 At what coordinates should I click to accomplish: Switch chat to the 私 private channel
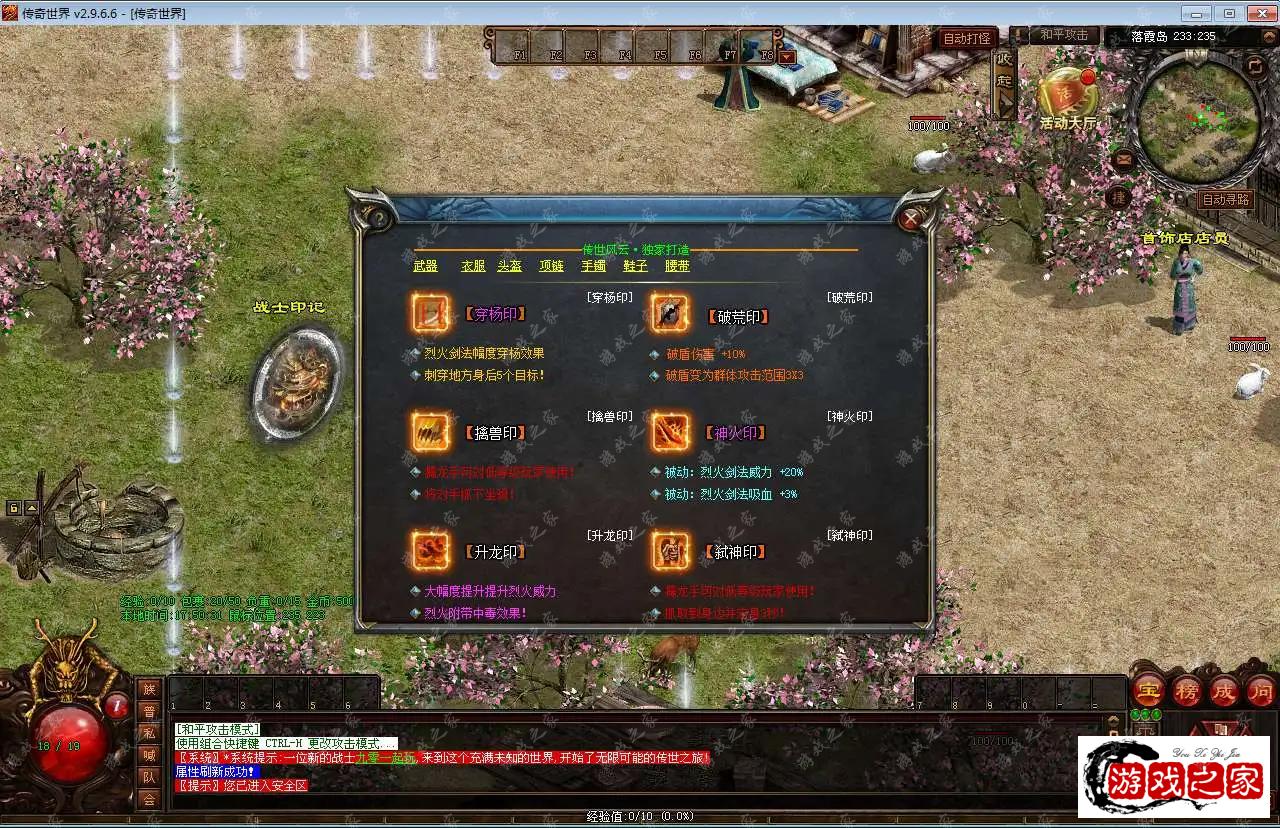click(x=149, y=733)
